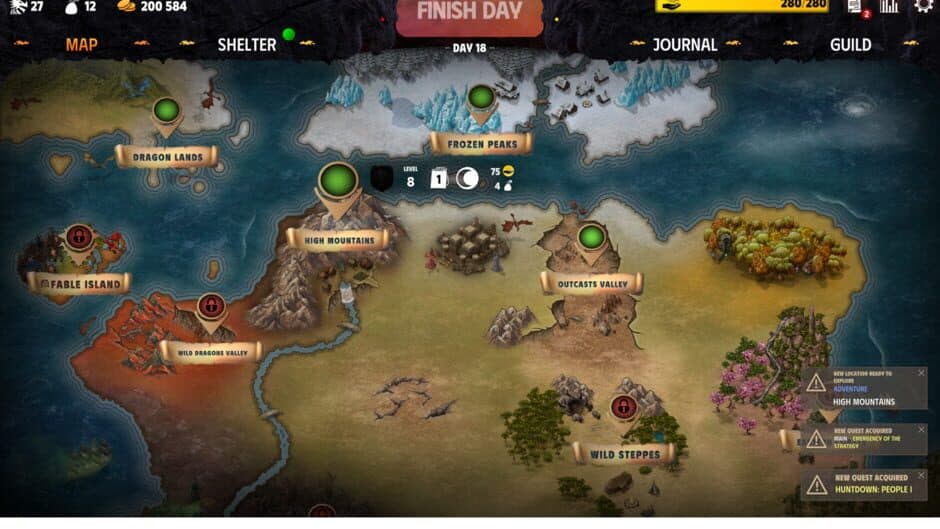The width and height of the screenshot is (940, 529).
Task: Switch to the Map tab
Action: click(x=81, y=44)
